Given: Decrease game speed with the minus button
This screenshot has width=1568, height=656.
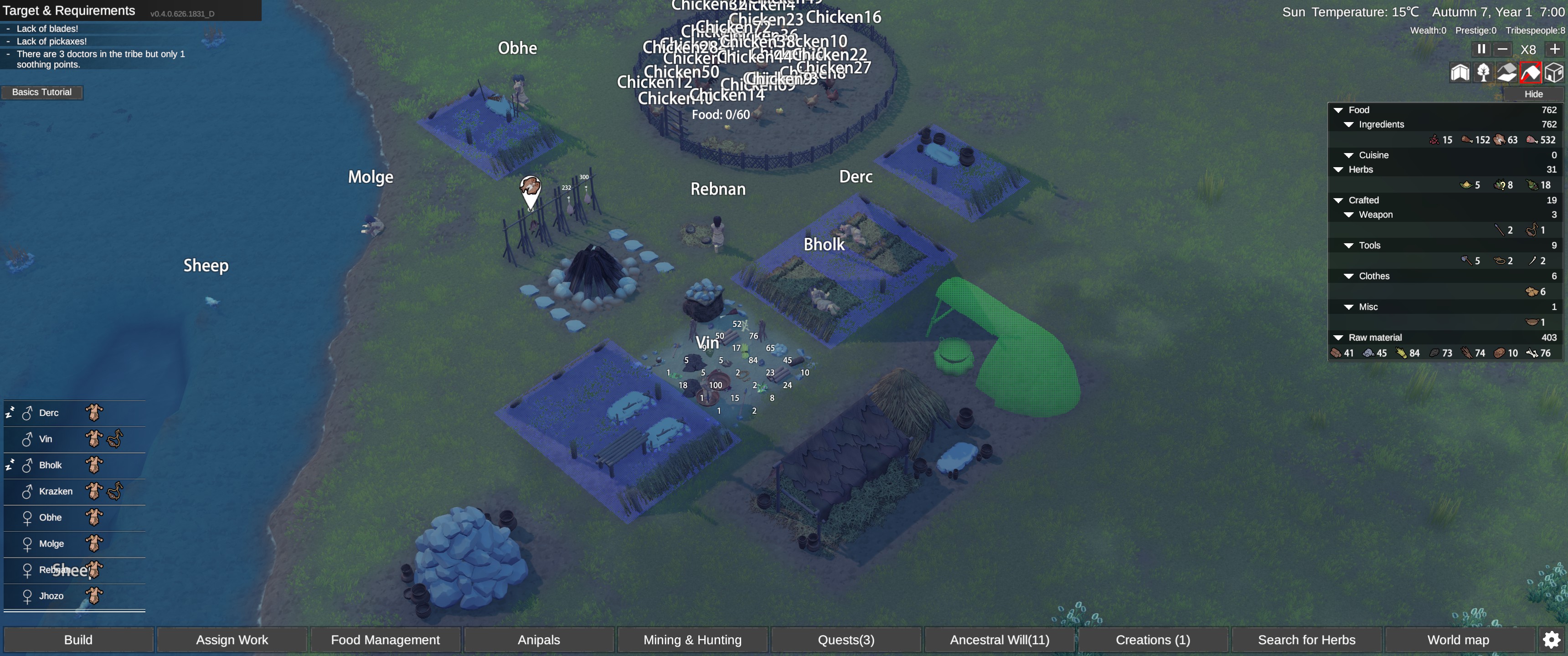Looking at the screenshot, I should point(1503,49).
